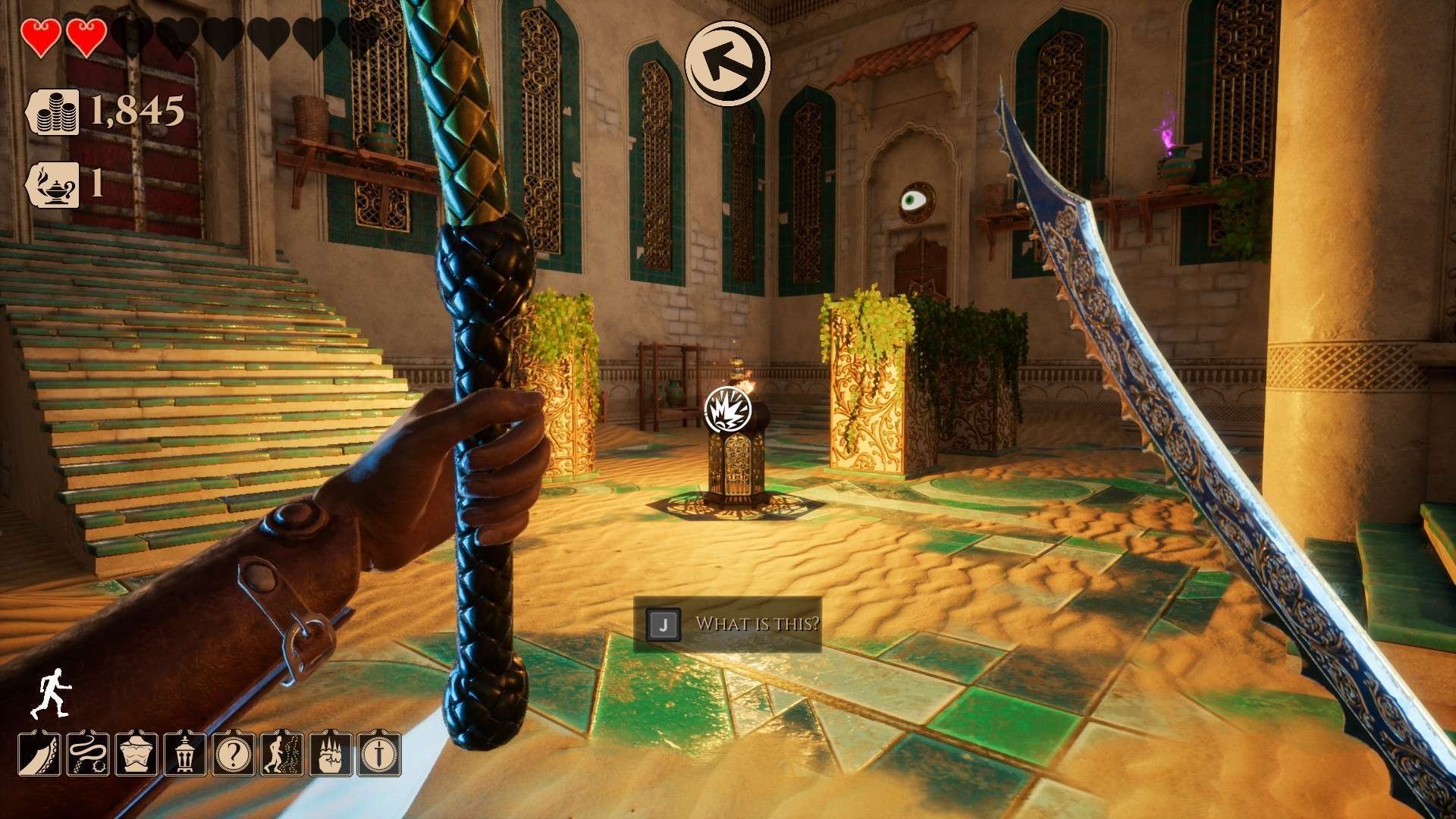The width and height of the screenshot is (1456, 819).
Task: Select the lantern item slot
Action: point(185,753)
